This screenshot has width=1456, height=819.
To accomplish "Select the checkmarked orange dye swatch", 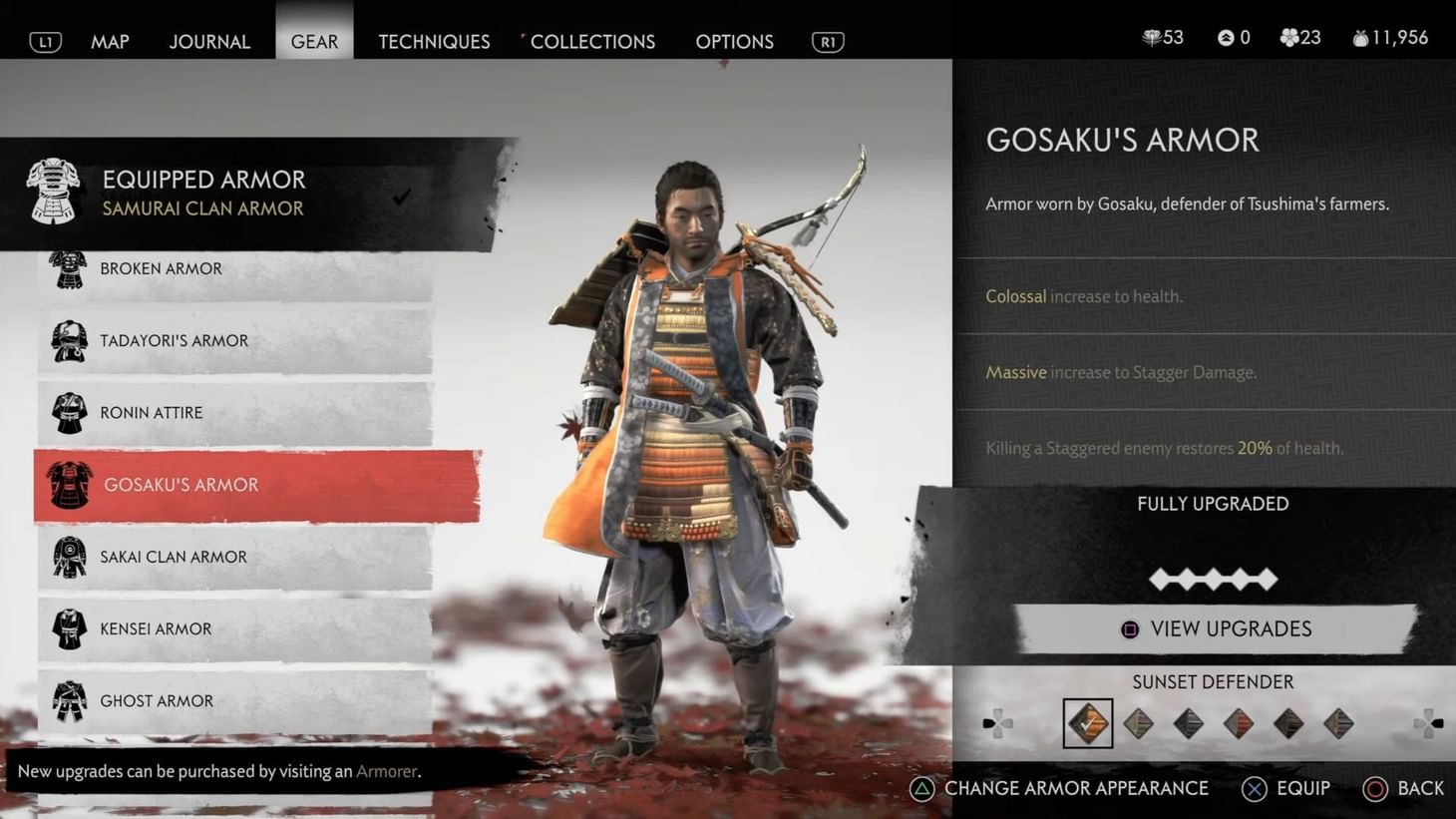I will tap(1087, 722).
